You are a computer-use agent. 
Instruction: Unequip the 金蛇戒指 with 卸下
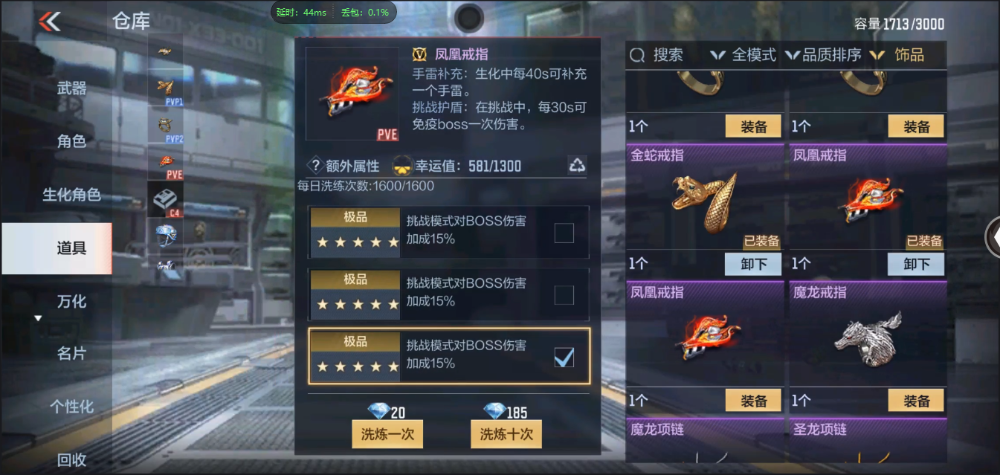[752, 264]
